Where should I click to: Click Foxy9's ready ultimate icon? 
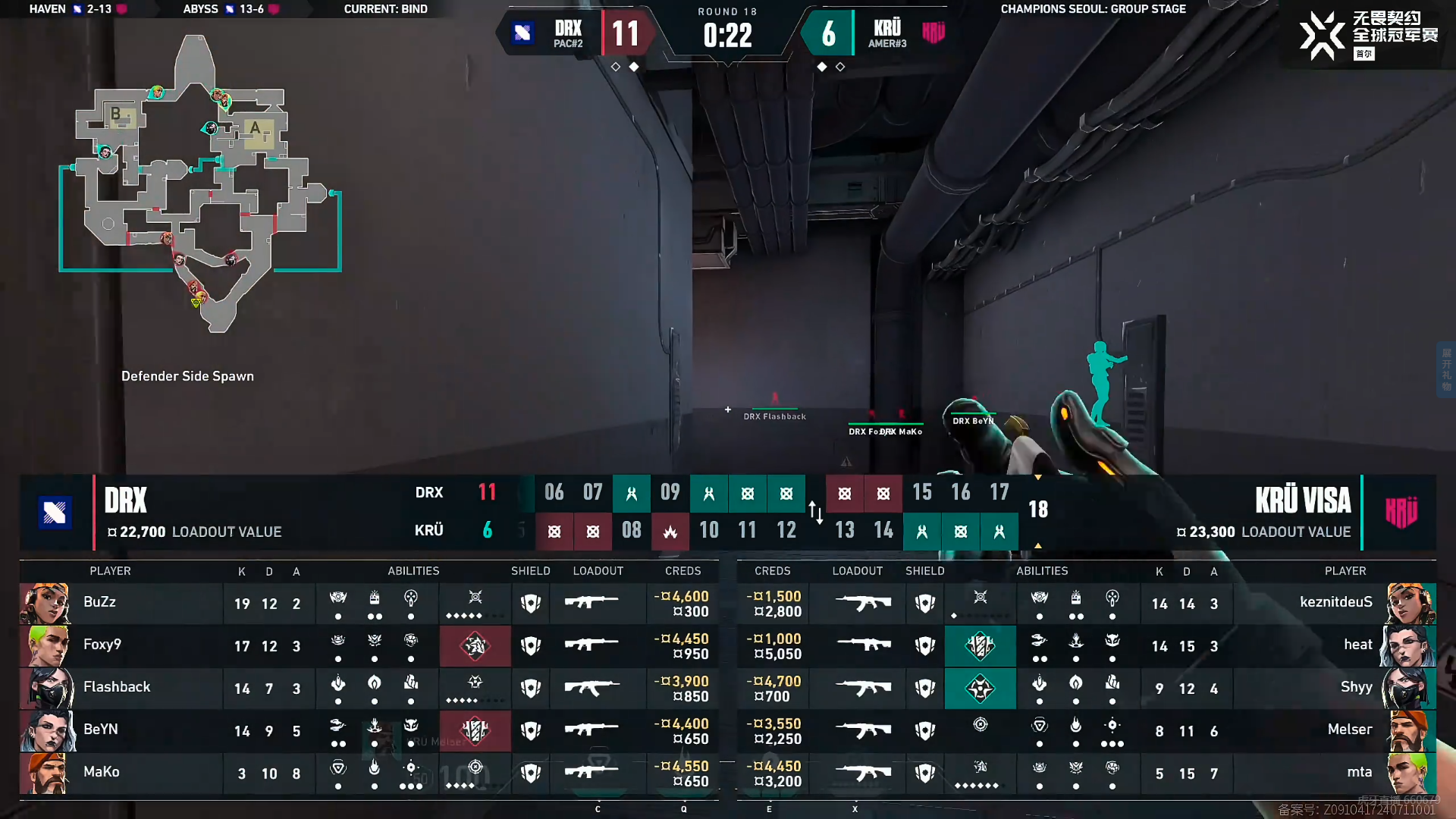475,646
